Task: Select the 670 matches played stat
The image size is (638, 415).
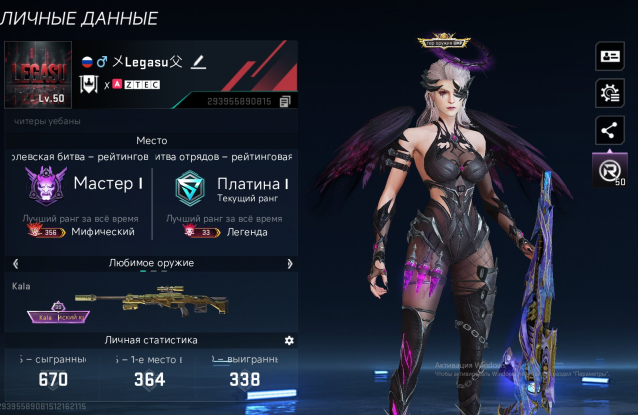Action: (53, 379)
